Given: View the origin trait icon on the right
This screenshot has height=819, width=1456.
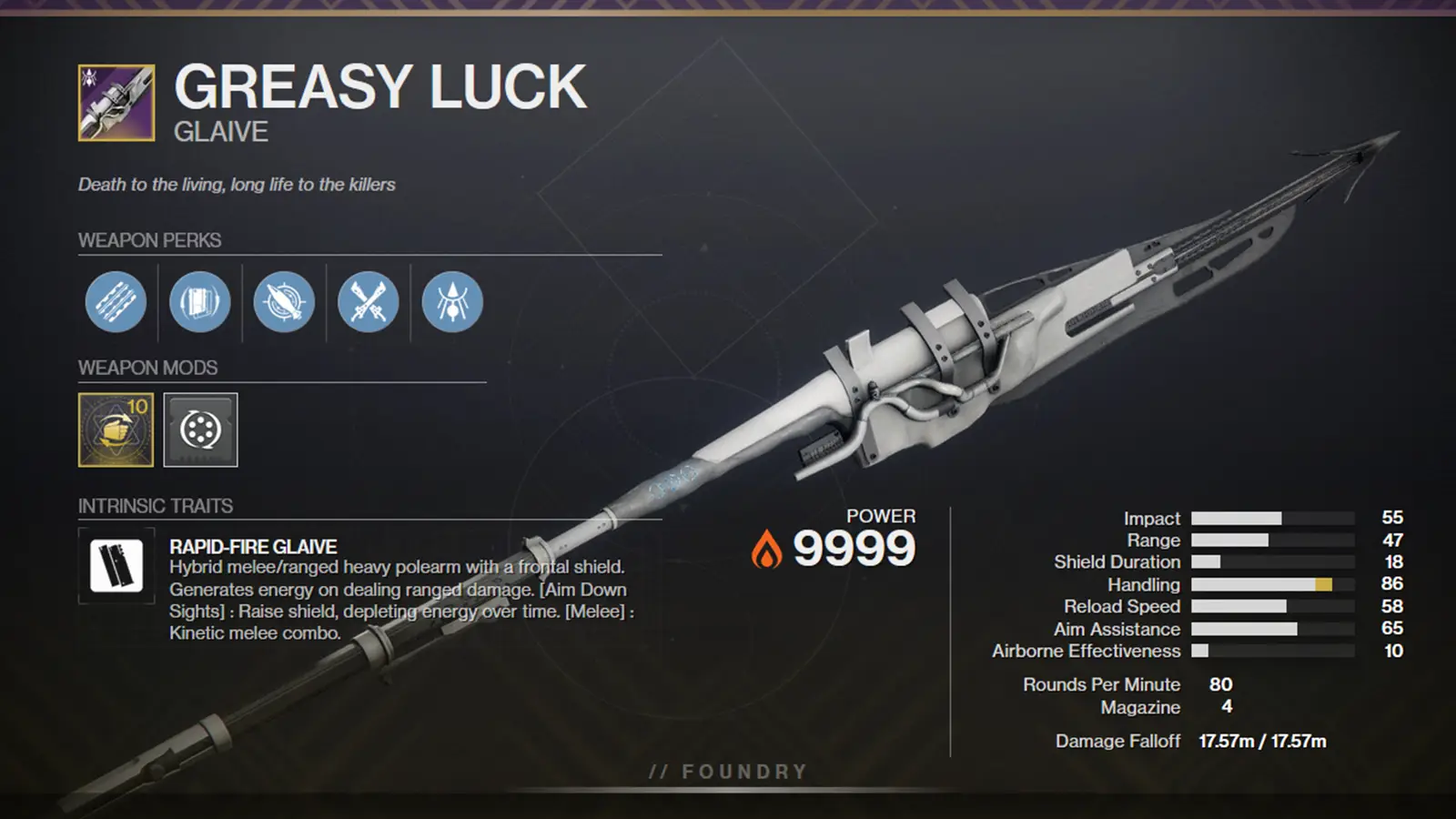Looking at the screenshot, I should pos(450,303).
